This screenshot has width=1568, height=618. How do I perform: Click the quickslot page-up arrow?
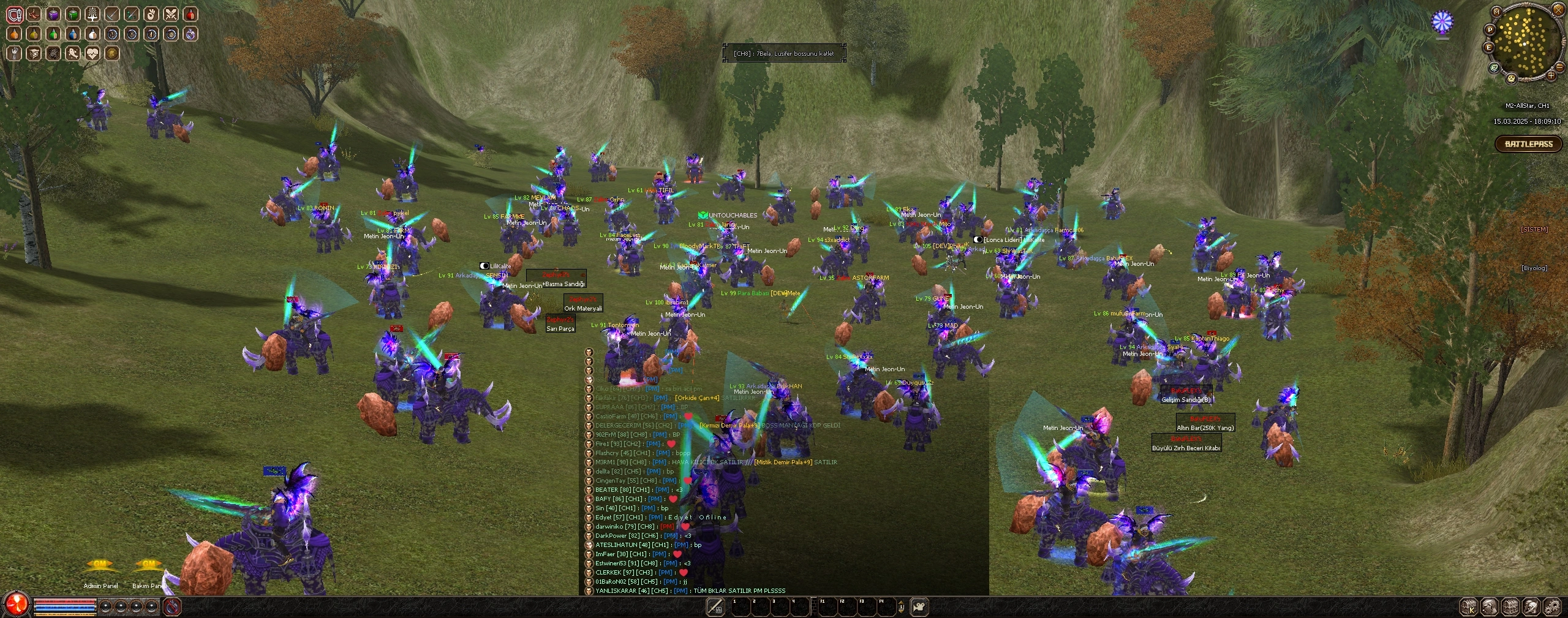pos(902,602)
